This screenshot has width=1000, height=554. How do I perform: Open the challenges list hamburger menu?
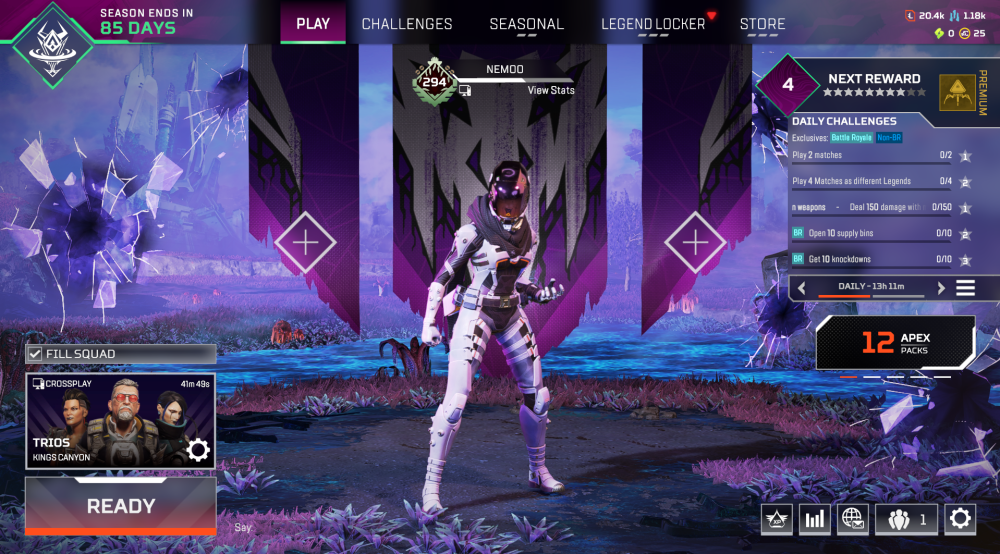(965, 288)
